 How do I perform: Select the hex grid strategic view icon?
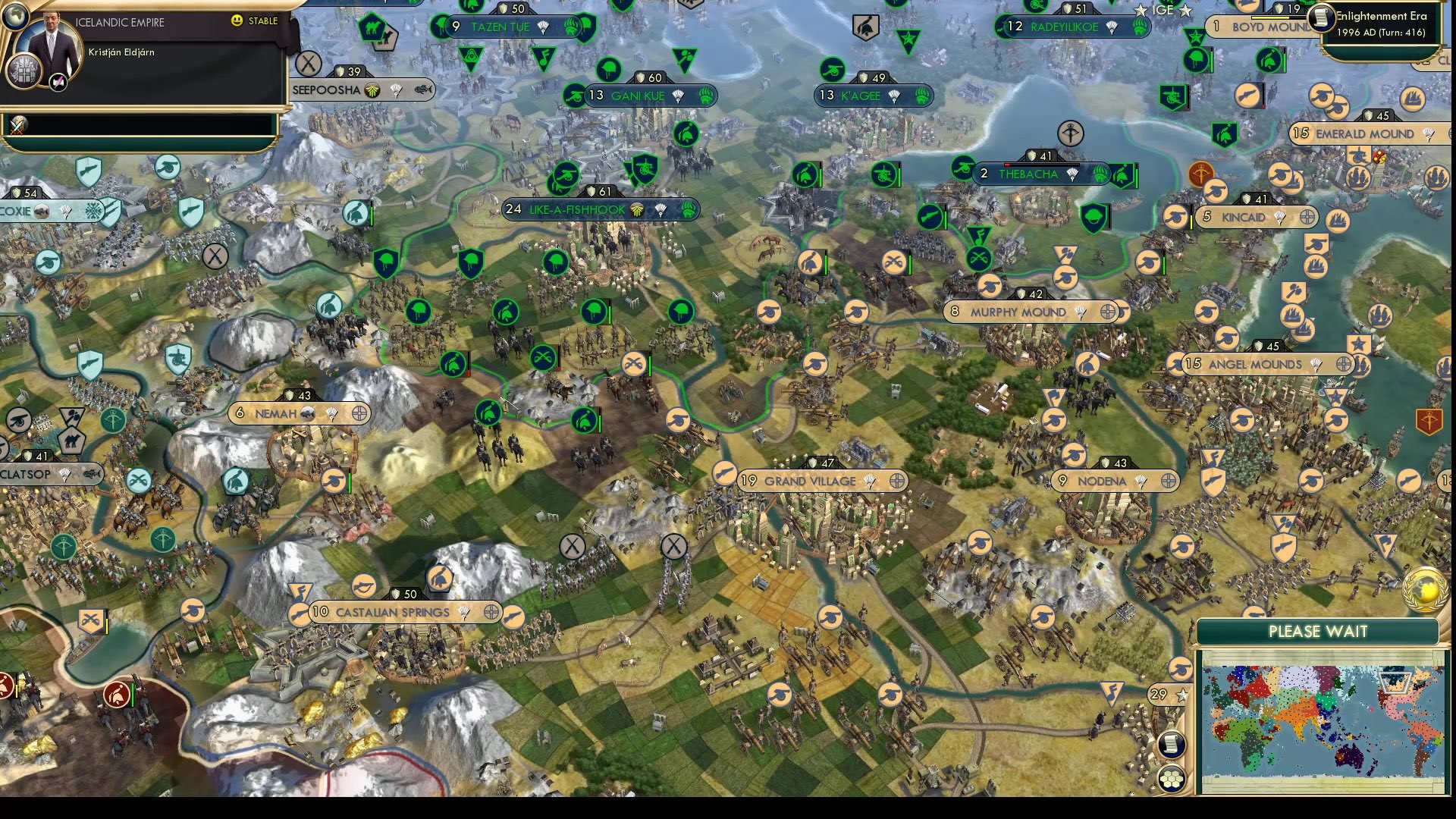click(1172, 777)
